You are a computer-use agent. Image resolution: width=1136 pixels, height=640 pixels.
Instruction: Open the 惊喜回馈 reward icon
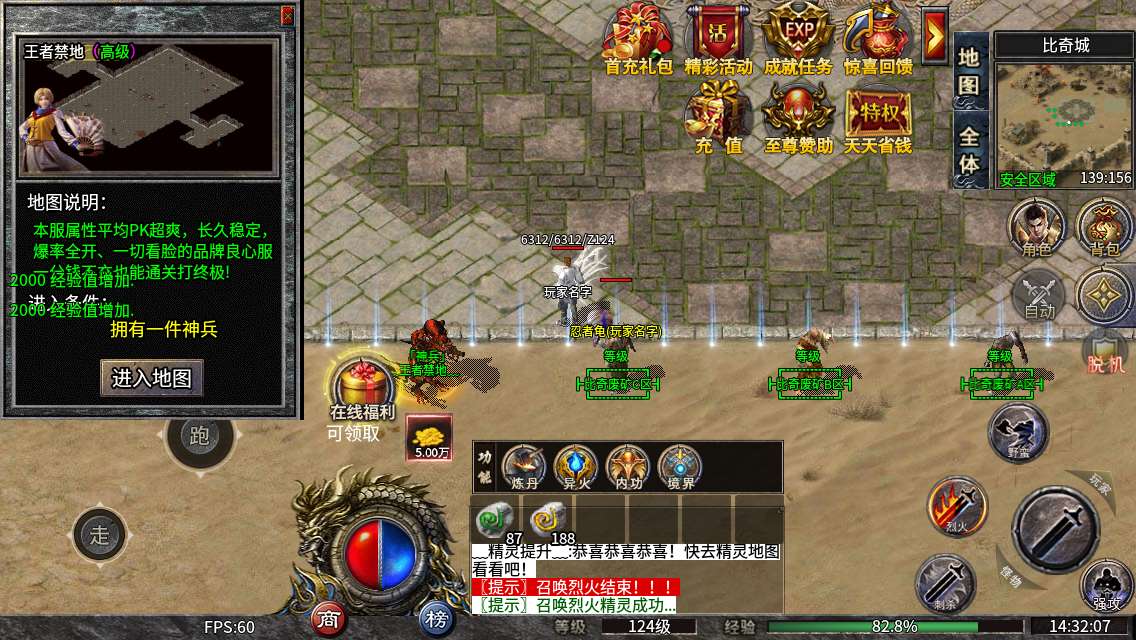click(877, 40)
